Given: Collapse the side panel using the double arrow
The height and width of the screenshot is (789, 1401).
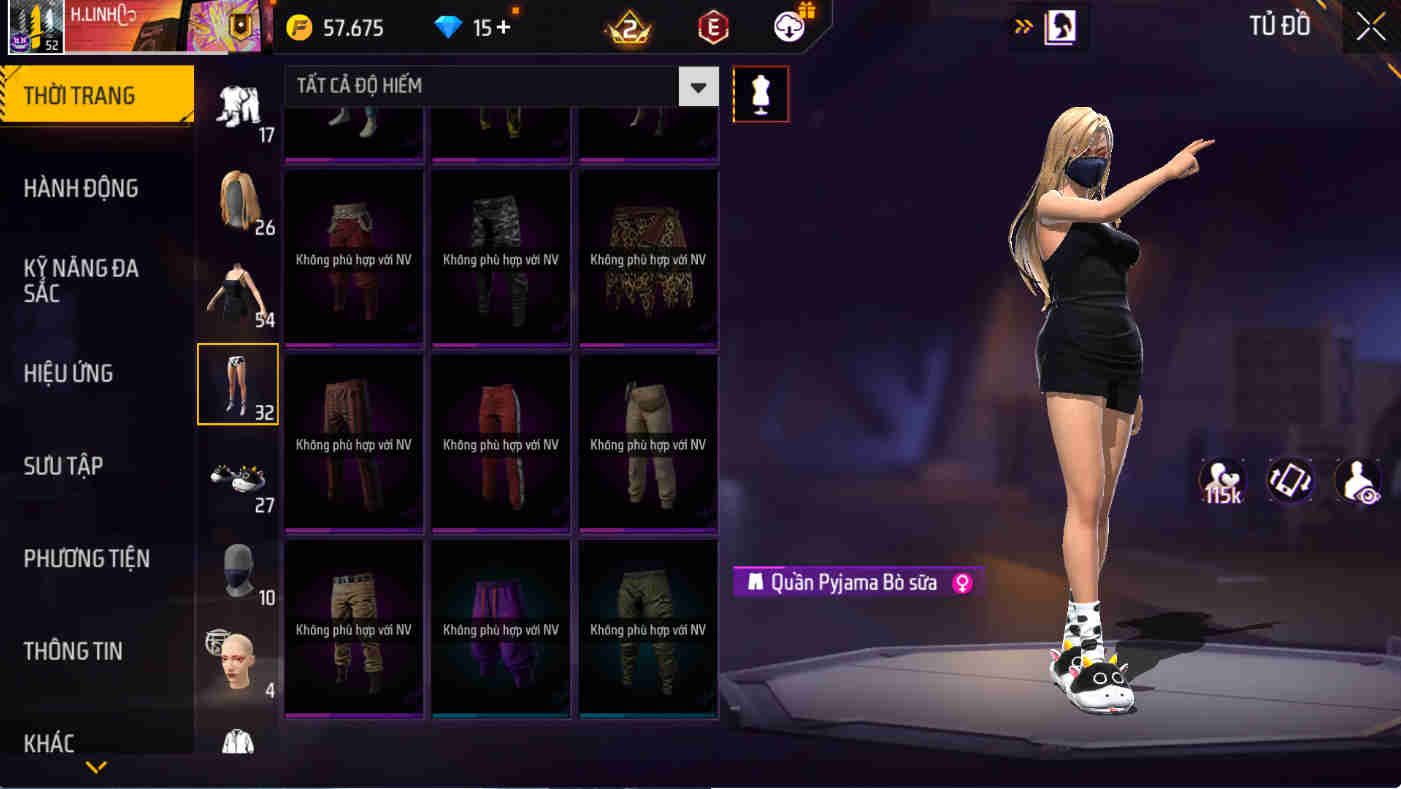Looking at the screenshot, I should [1022, 27].
